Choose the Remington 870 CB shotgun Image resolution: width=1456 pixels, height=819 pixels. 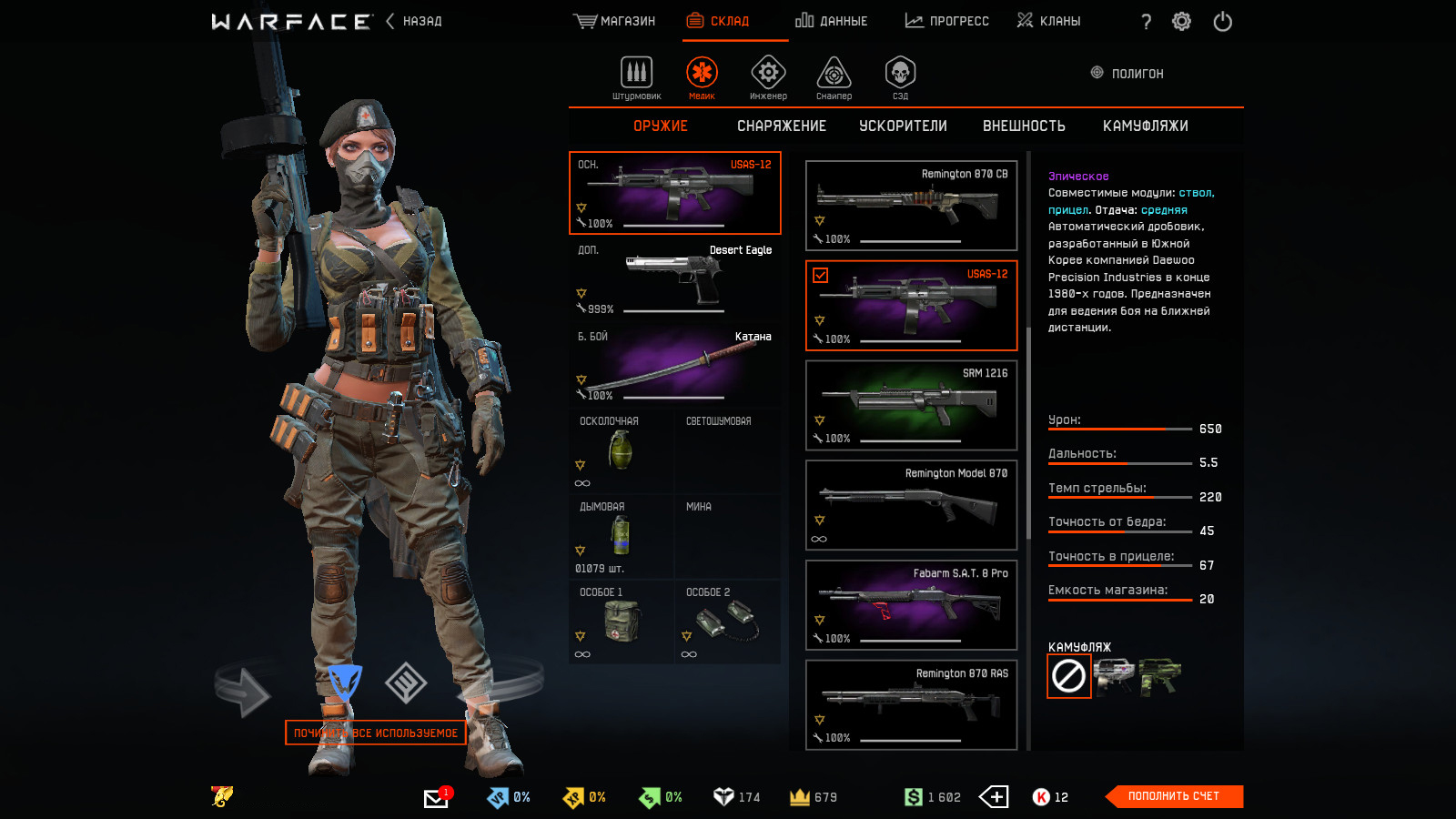911,206
